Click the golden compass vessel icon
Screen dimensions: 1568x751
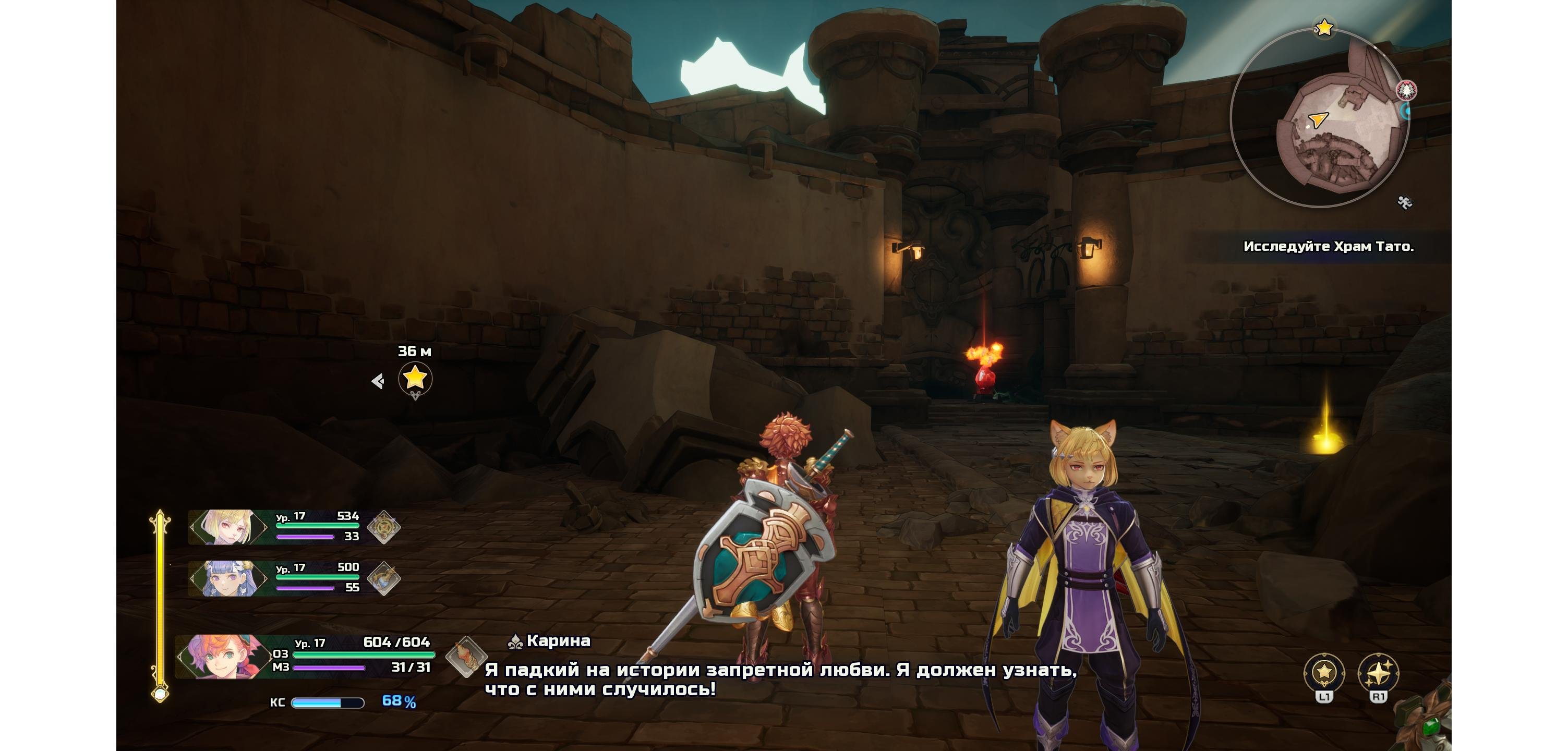[384, 527]
